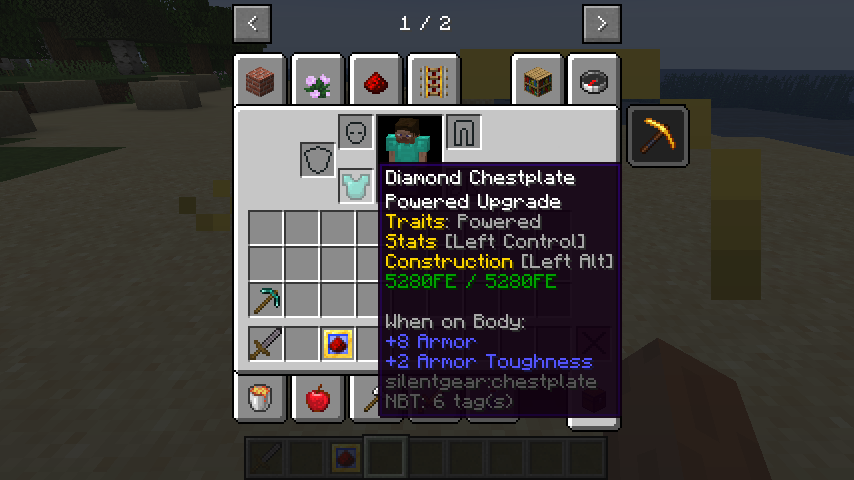The image size is (854, 480).
Task: Open the lava bucket Miscellaneous tab
Action: [x=261, y=400]
